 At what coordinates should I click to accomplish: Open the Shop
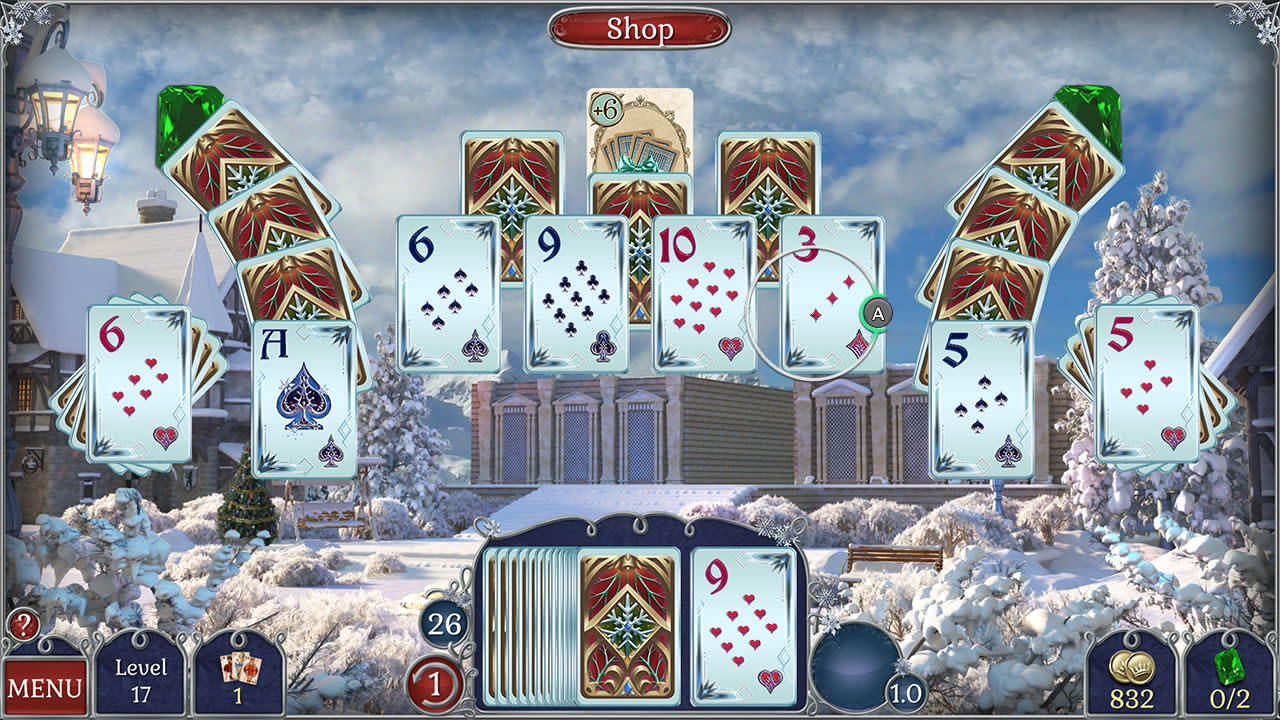pyautogui.click(x=640, y=29)
